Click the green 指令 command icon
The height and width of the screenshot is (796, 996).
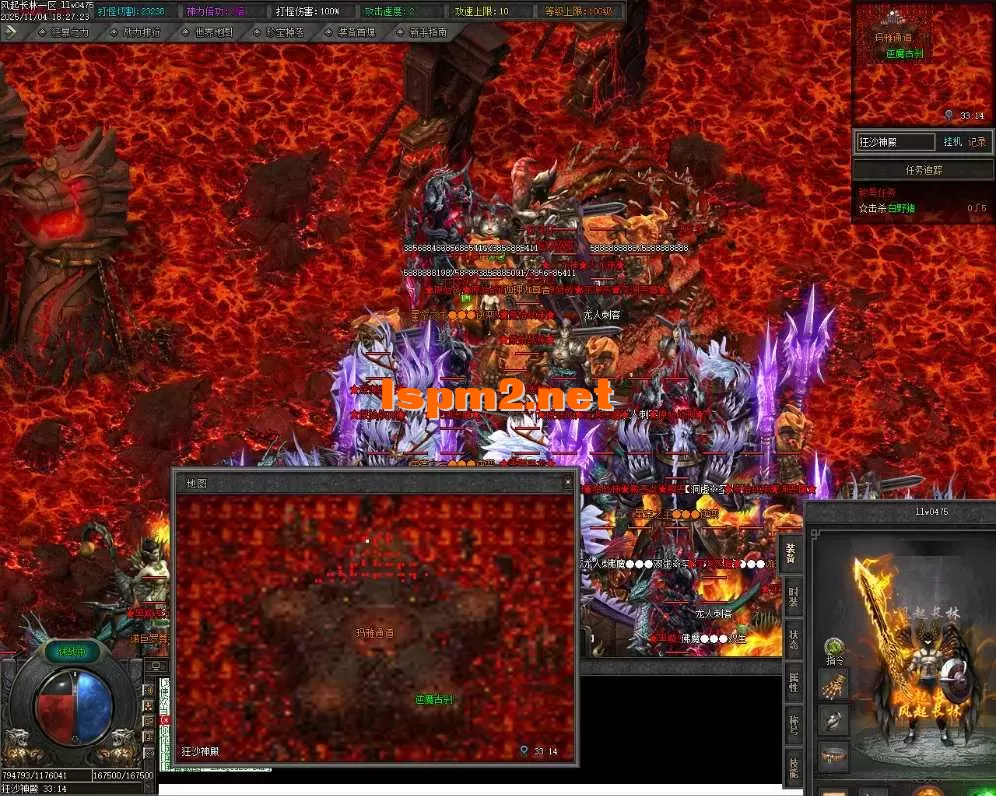pos(832,649)
